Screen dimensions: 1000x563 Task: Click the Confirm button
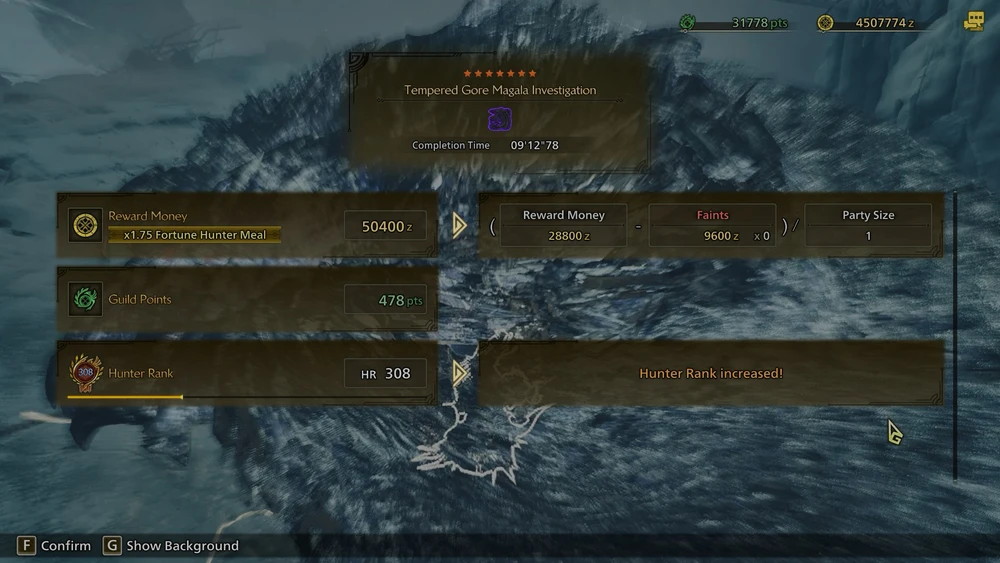pos(54,546)
